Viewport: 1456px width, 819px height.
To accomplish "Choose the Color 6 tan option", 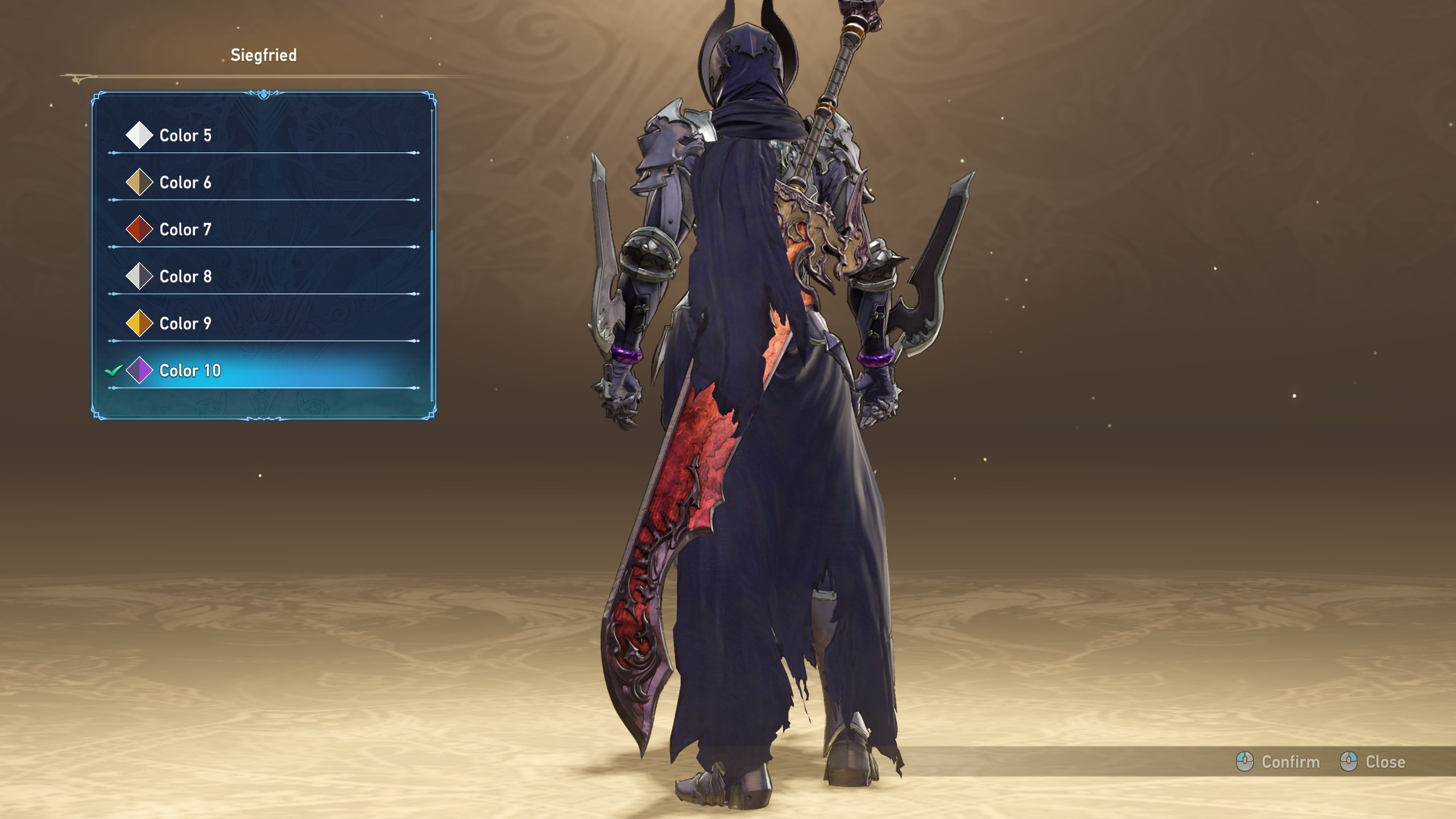I will click(185, 183).
